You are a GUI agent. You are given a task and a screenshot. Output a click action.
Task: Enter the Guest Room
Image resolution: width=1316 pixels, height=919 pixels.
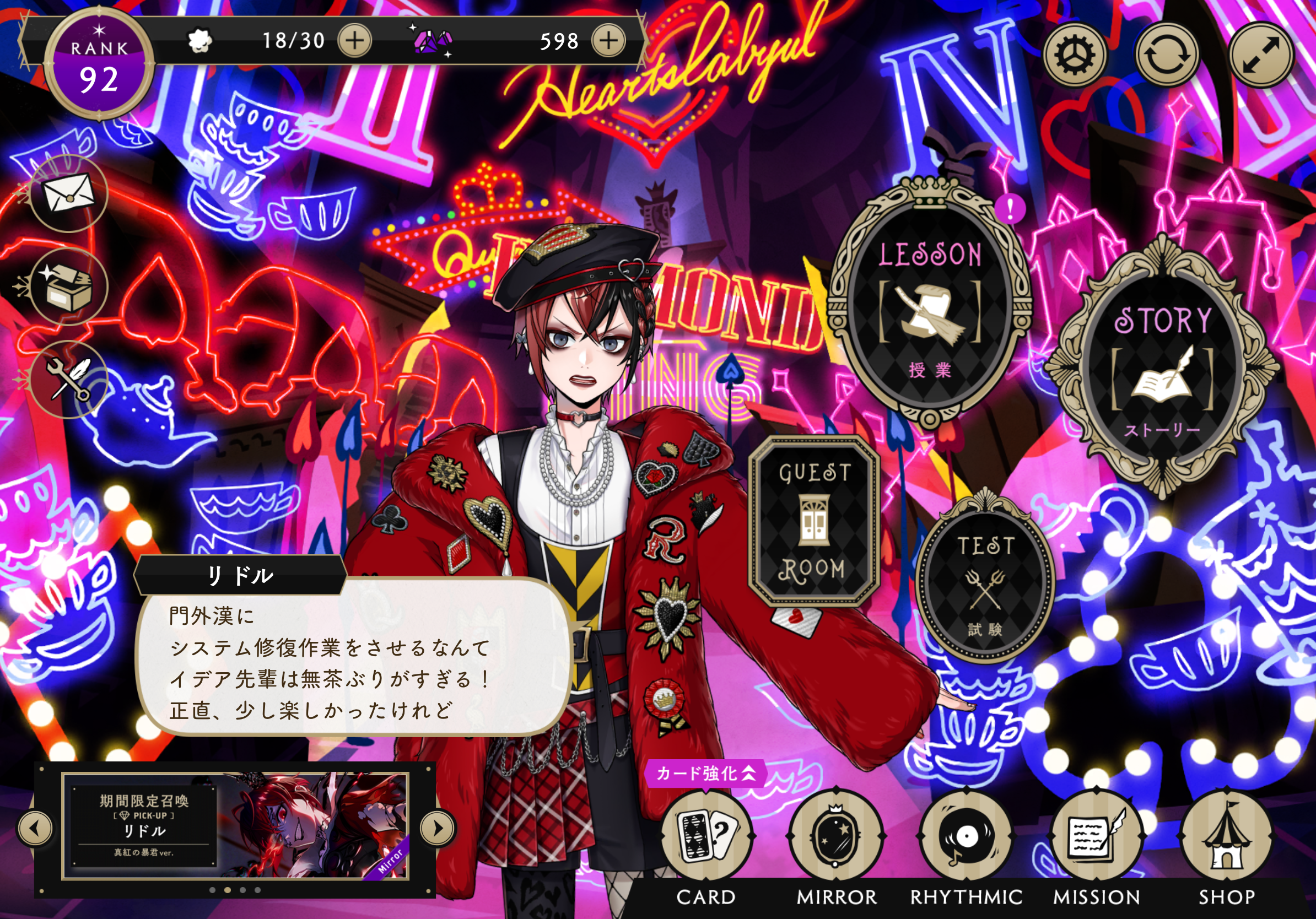click(x=814, y=520)
